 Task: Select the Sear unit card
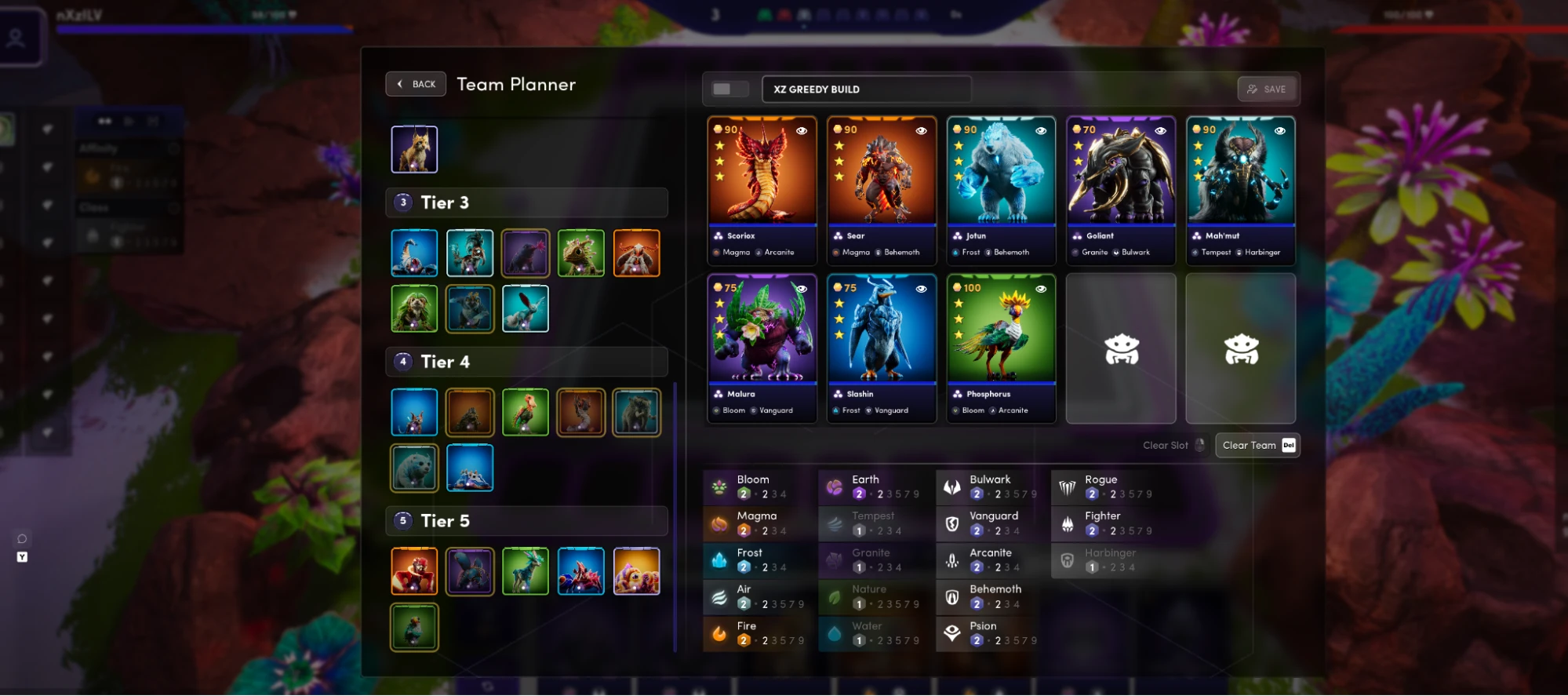[x=881, y=190]
